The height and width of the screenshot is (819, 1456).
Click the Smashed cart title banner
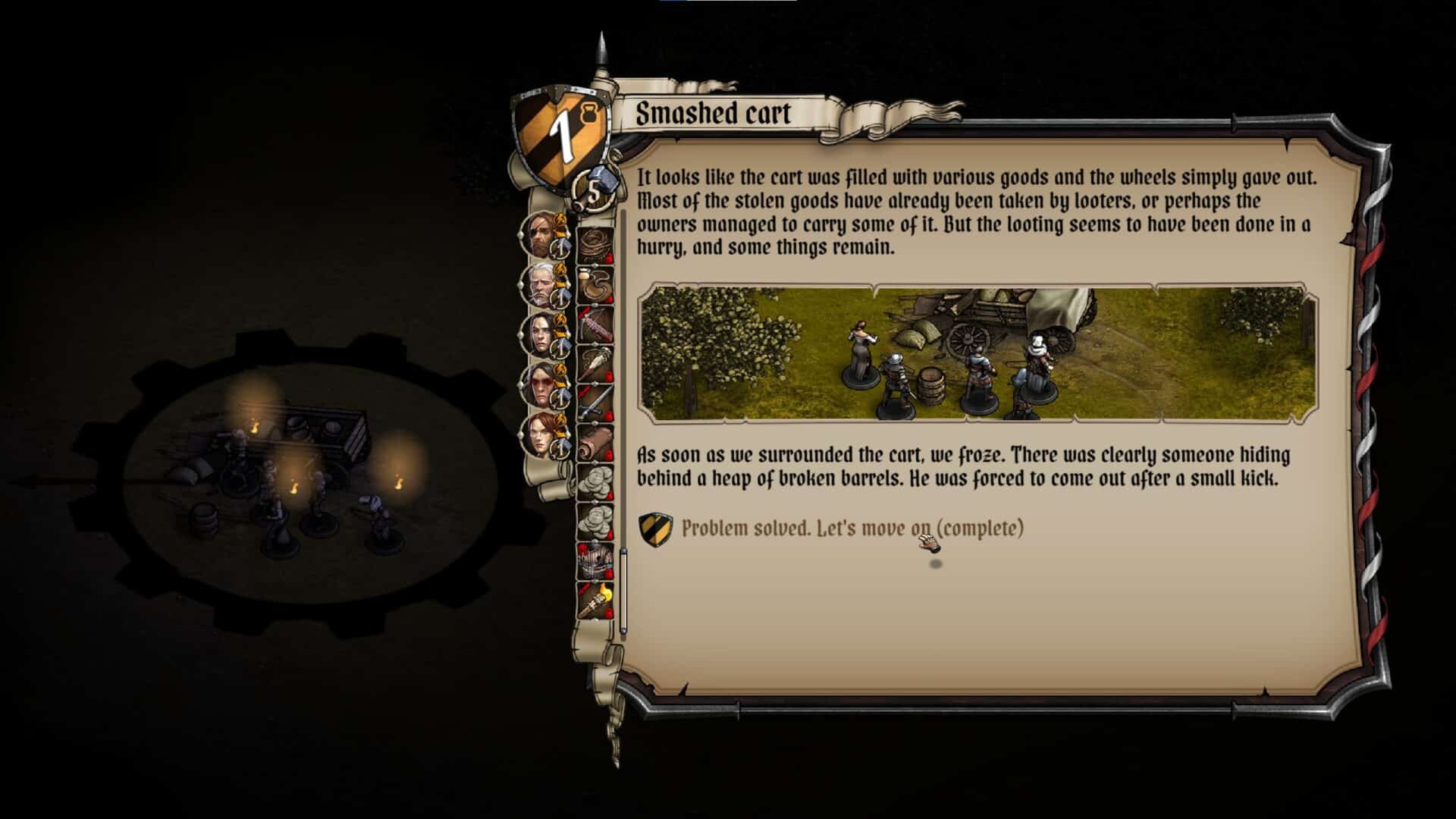(x=713, y=115)
